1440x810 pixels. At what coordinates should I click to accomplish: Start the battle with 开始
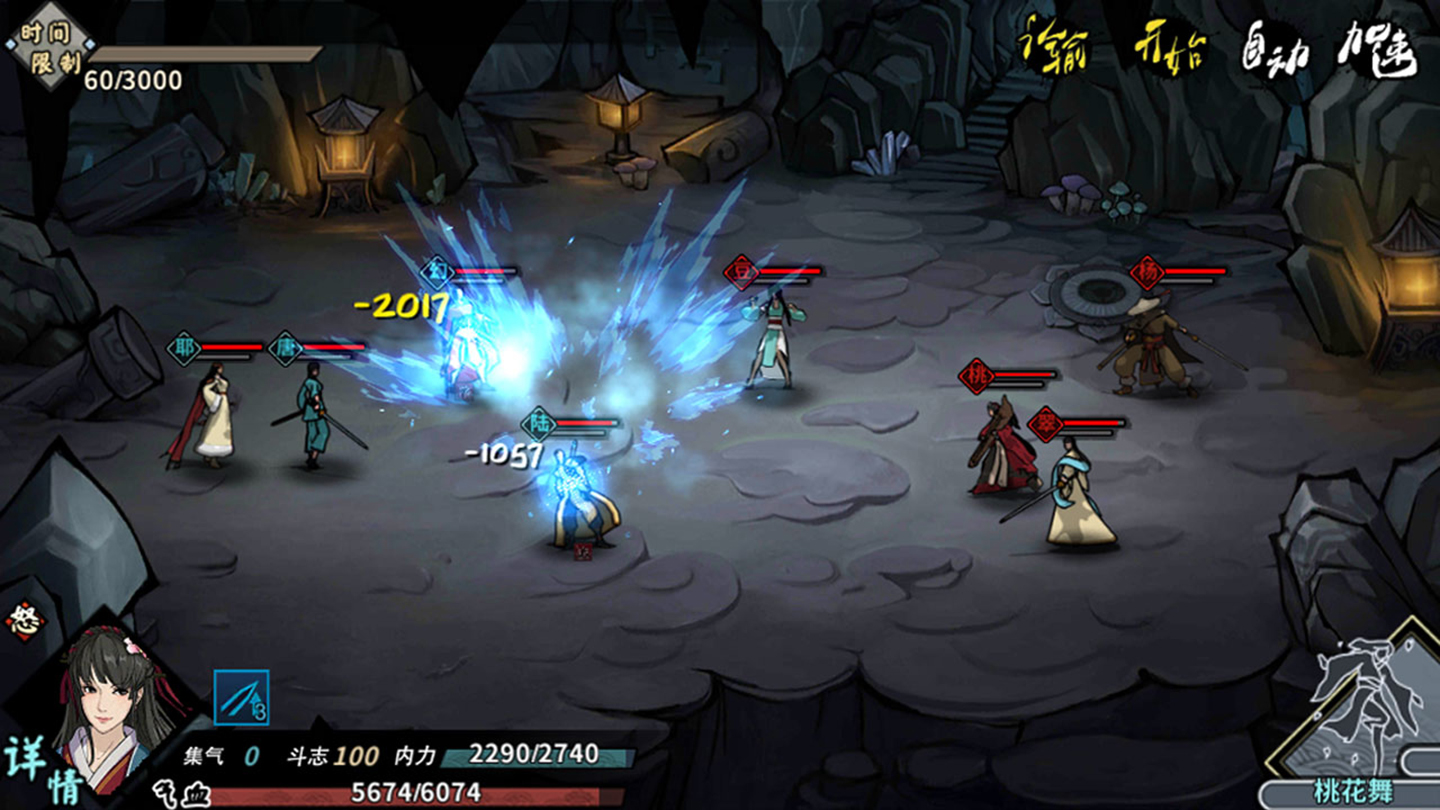tap(1169, 47)
